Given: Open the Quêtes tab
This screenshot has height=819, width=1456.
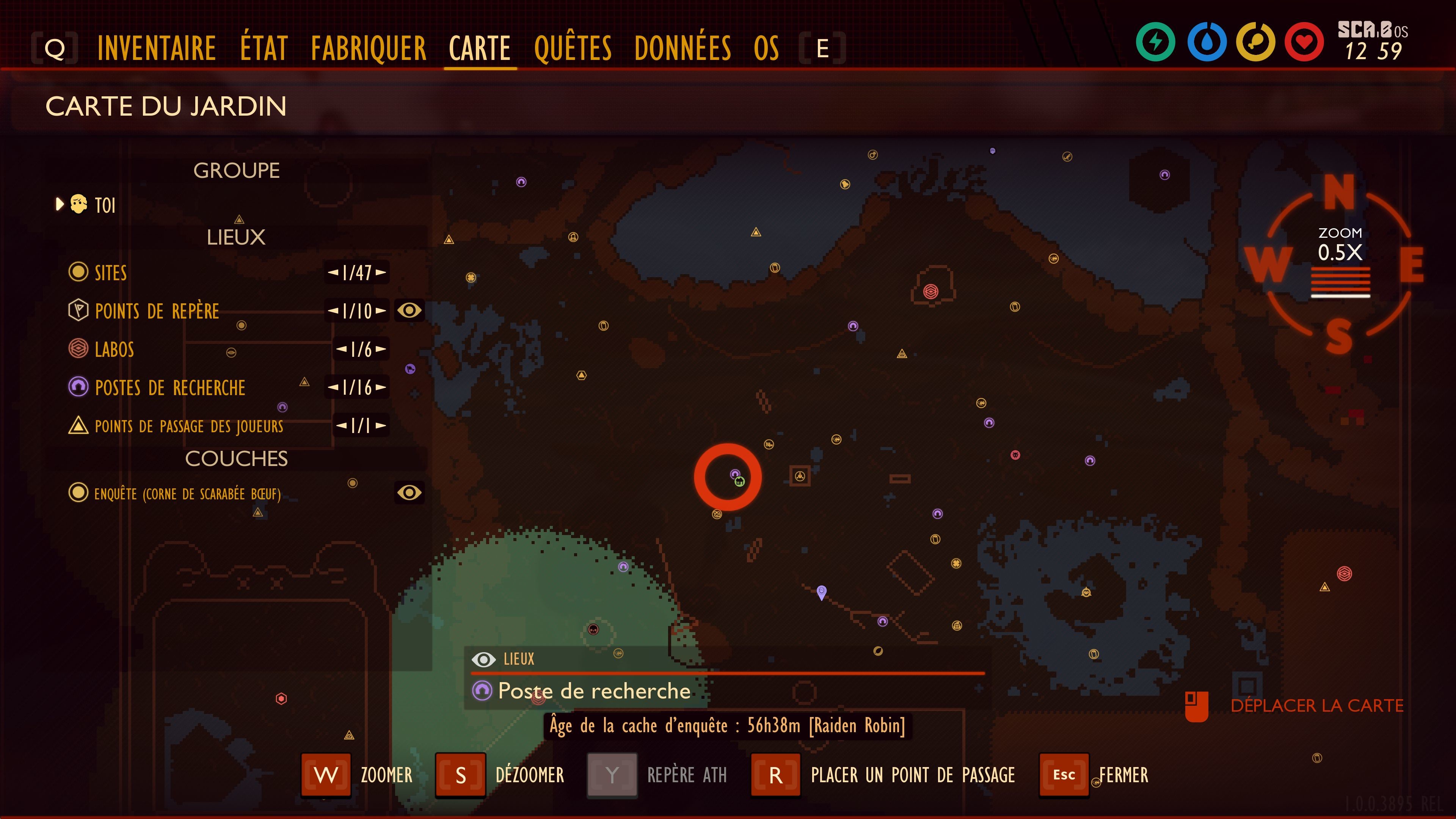Looking at the screenshot, I should point(573,48).
